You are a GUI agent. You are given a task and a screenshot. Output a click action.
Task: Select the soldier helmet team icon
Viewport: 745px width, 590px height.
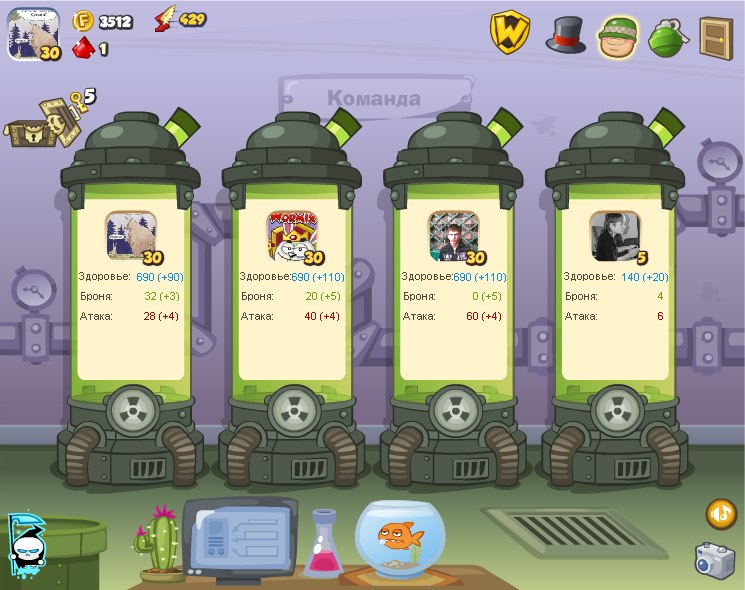click(619, 36)
